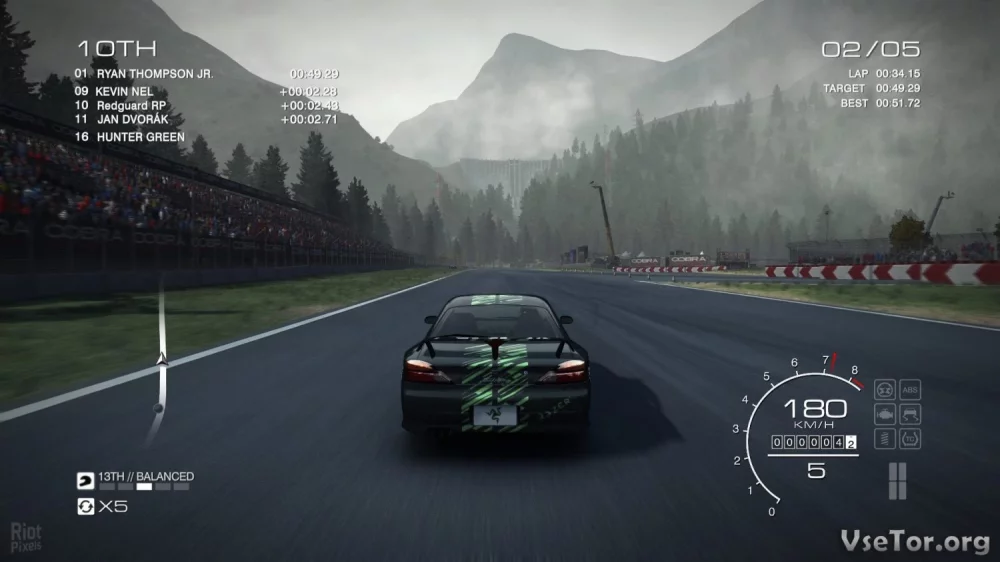This screenshot has width=1000, height=562.
Task: Click the player arrow on the track progress bar
Action: coord(159,357)
